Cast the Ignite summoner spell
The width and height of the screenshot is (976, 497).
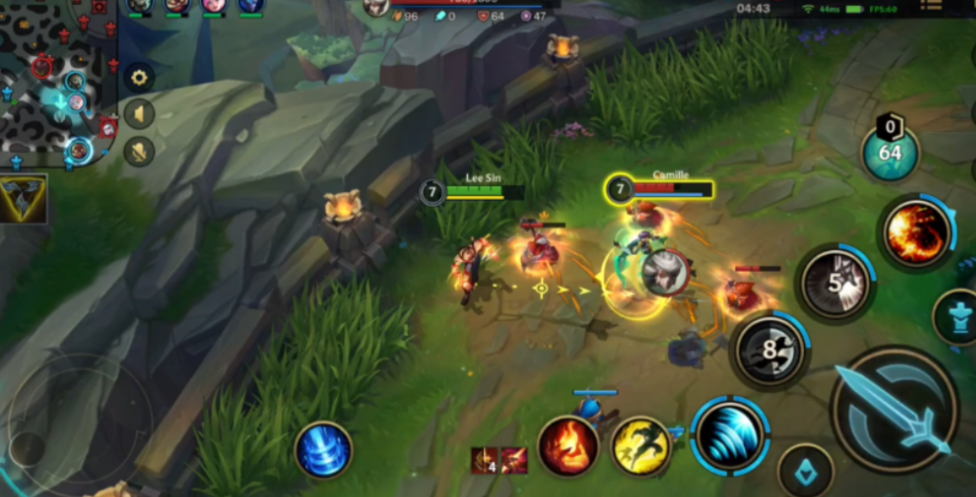pos(568,446)
